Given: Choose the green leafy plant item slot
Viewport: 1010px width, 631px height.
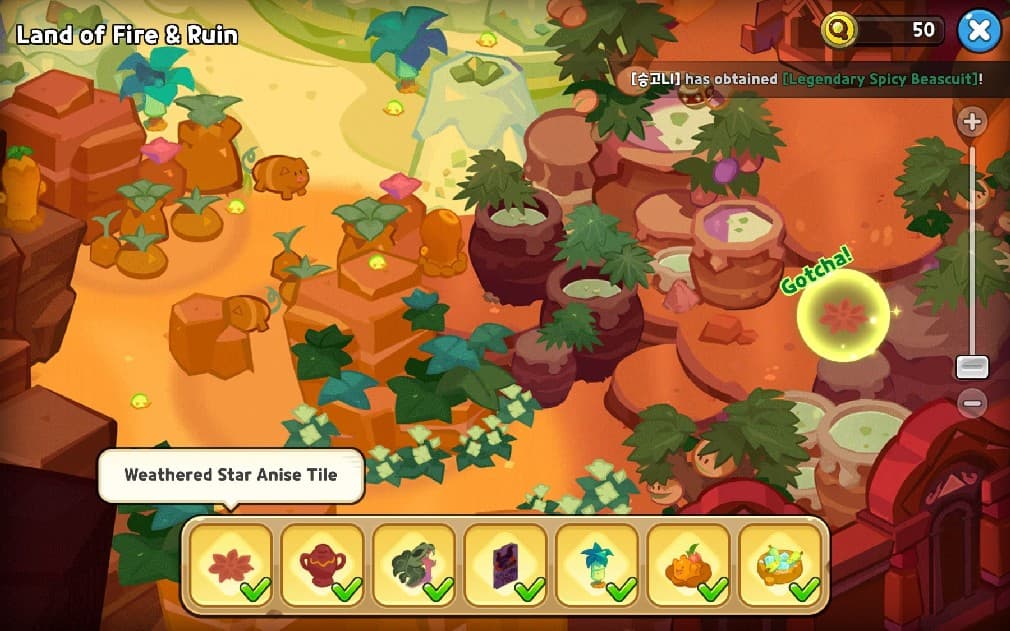Looking at the screenshot, I should (414, 565).
